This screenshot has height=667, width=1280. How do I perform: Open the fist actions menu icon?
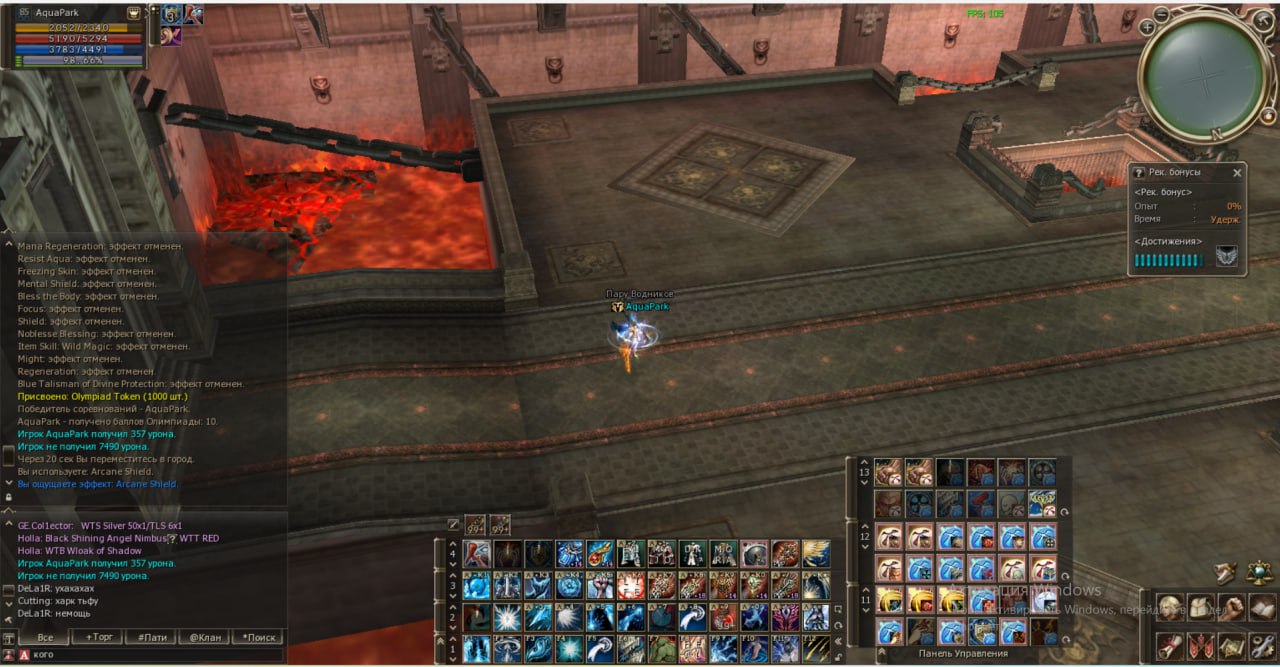pyautogui.click(x=1231, y=608)
